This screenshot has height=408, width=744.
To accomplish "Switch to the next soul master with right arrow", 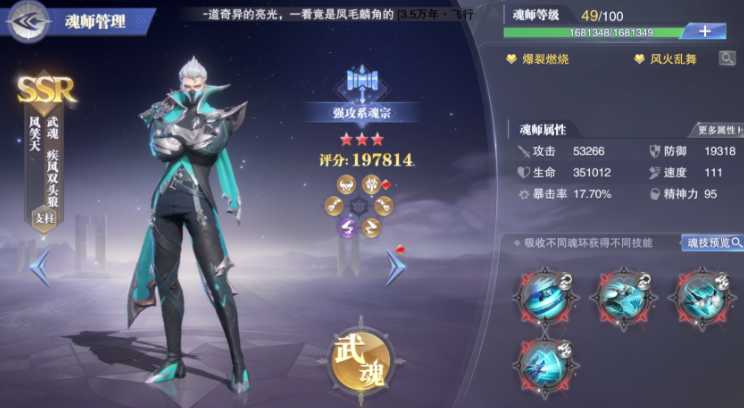I will pyautogui.click(x=396, y=265).
